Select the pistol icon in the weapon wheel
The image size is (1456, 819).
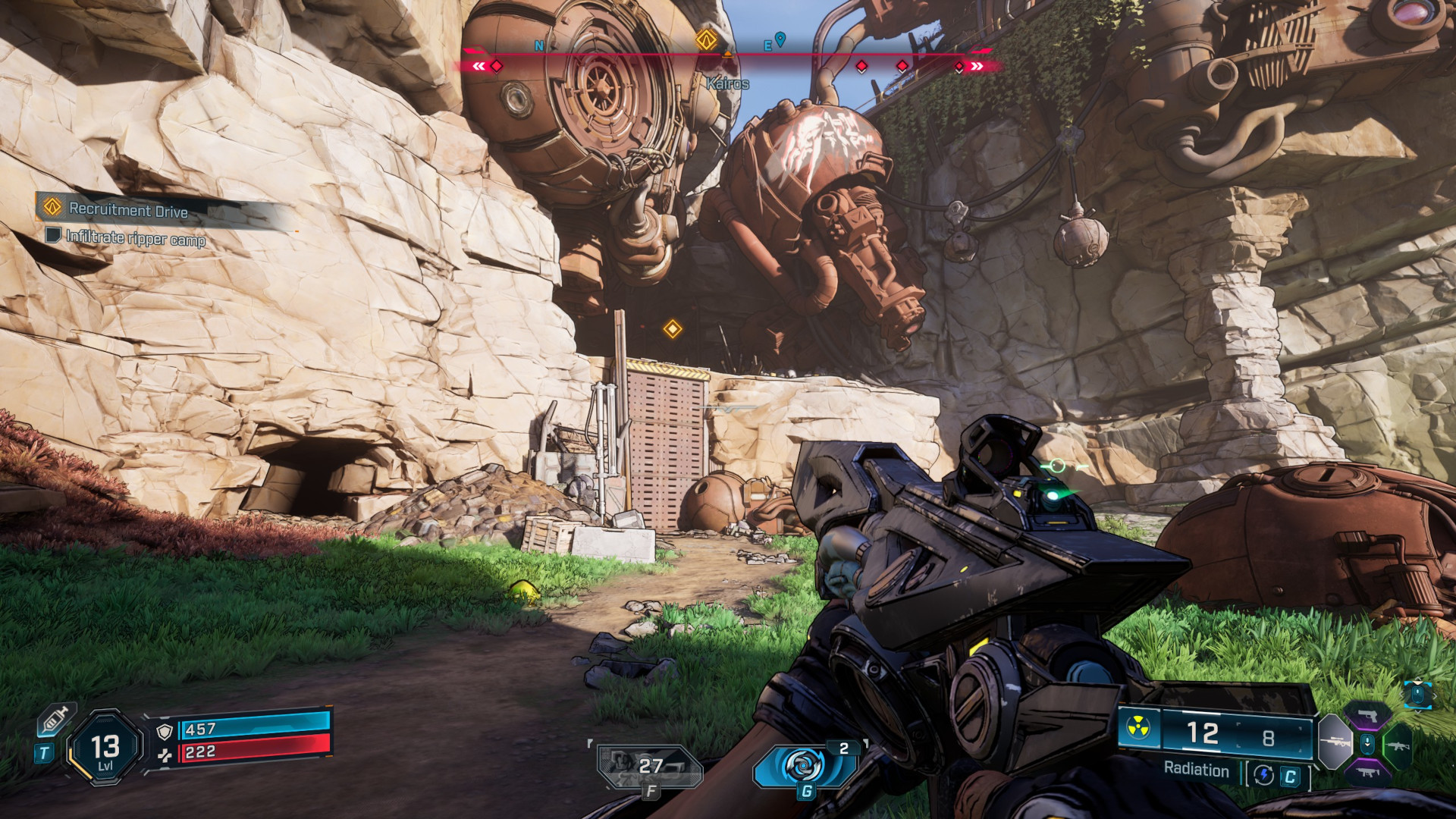point(1367,715)
